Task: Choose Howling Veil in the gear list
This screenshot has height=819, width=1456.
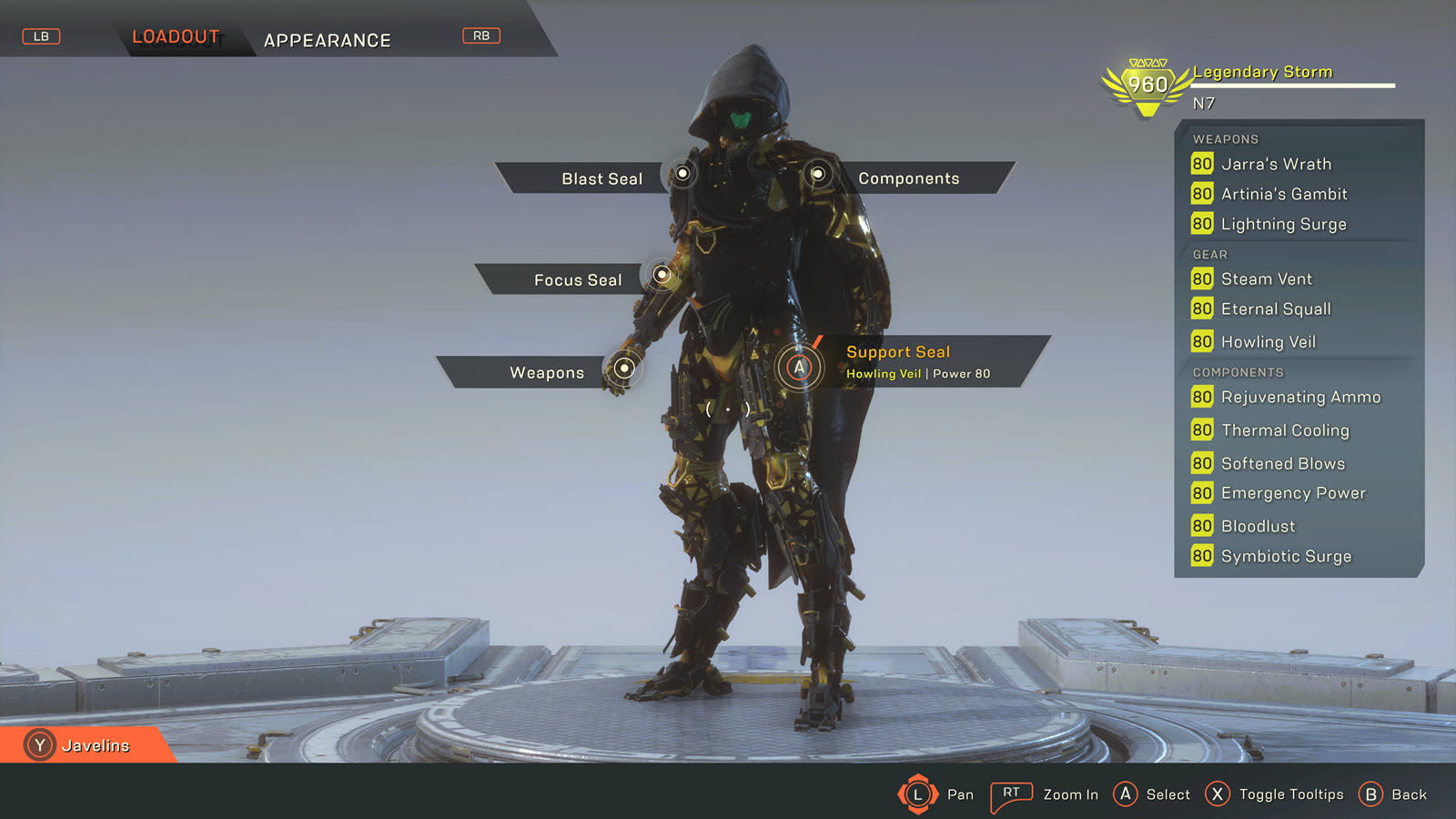Action: (x=1268, y=342)
